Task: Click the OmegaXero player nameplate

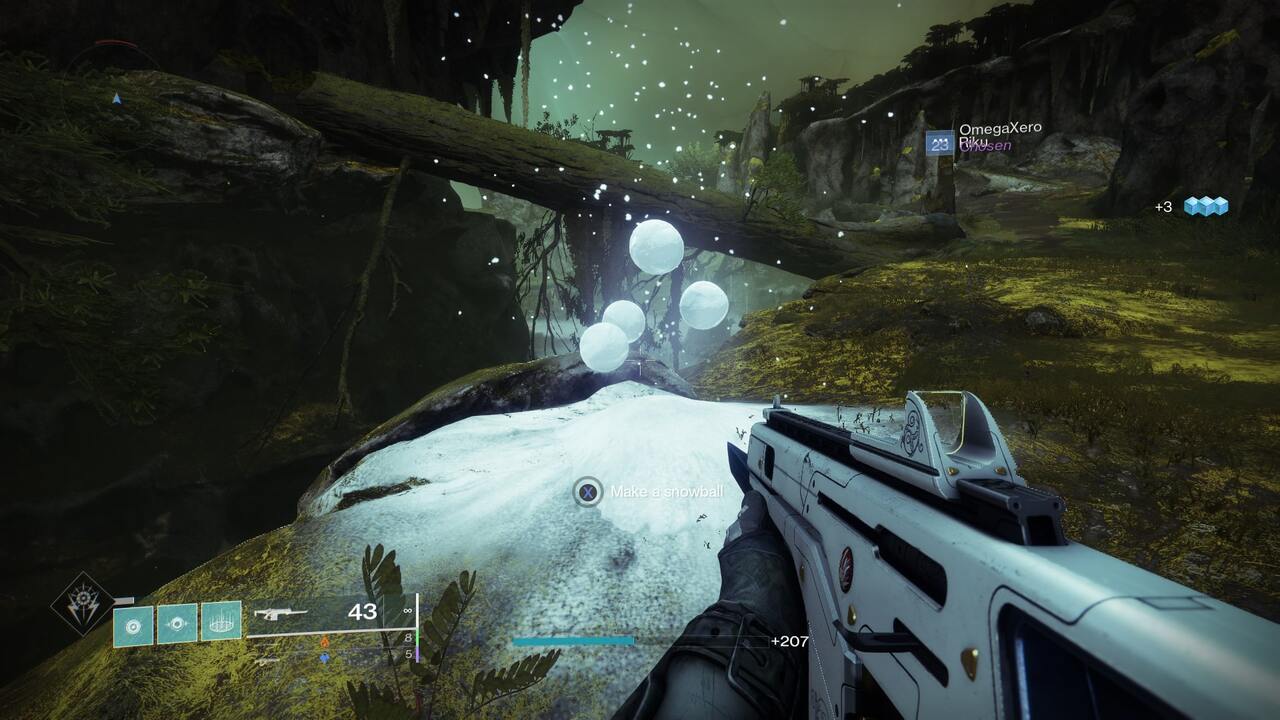Action: [1001, 128]
